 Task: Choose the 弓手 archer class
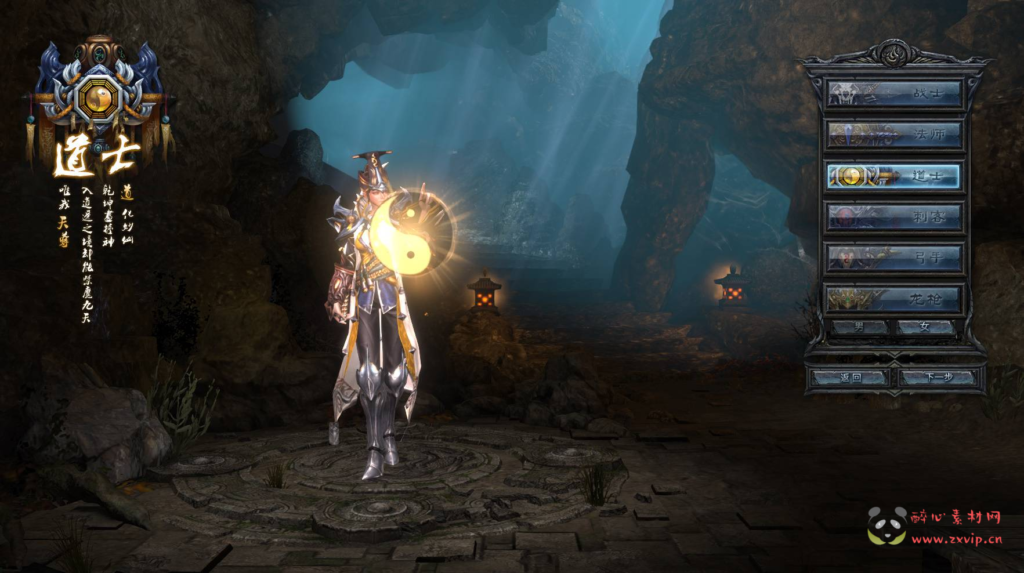(894, 258)
